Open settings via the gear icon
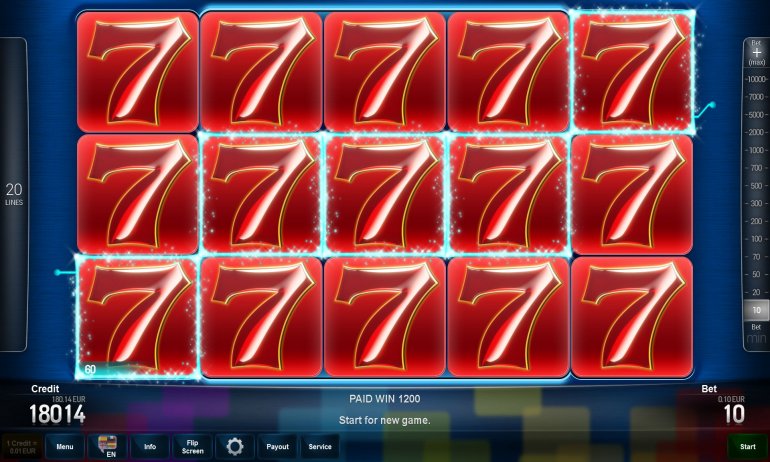Viewport: 770px width, 462px height. click(236, 447)
